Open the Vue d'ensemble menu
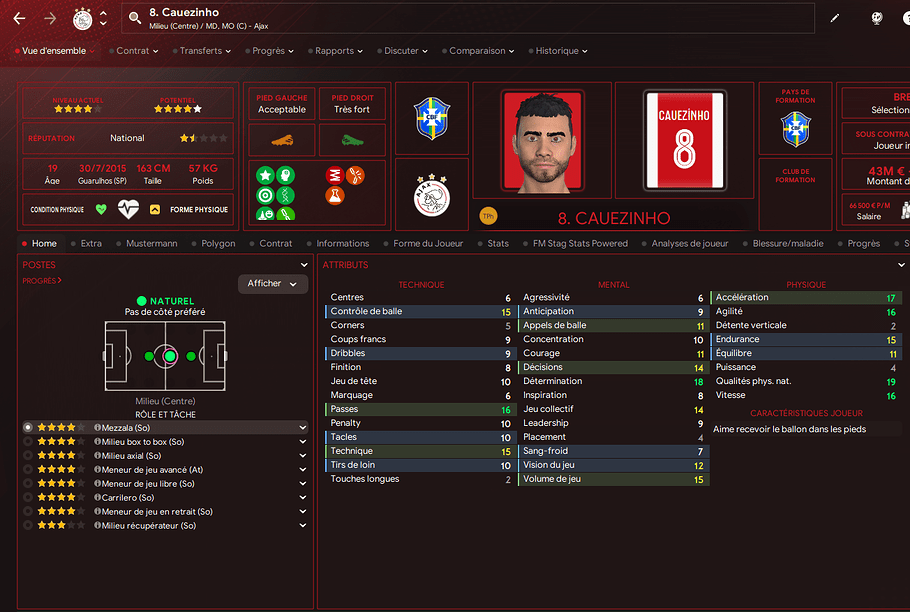Viewport: 910px width, 612px height. click(57, 51)
